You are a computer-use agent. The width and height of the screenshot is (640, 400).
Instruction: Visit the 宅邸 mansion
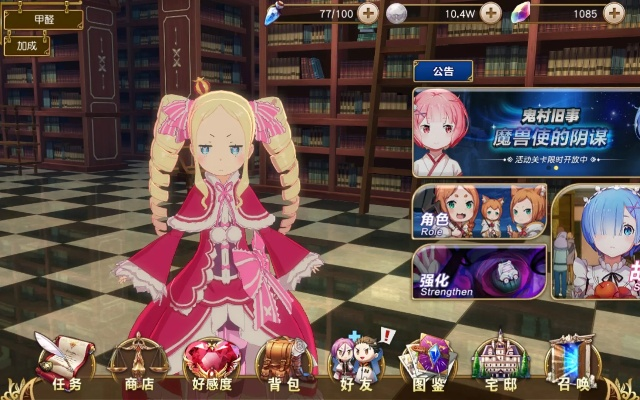tap(499, 363)
